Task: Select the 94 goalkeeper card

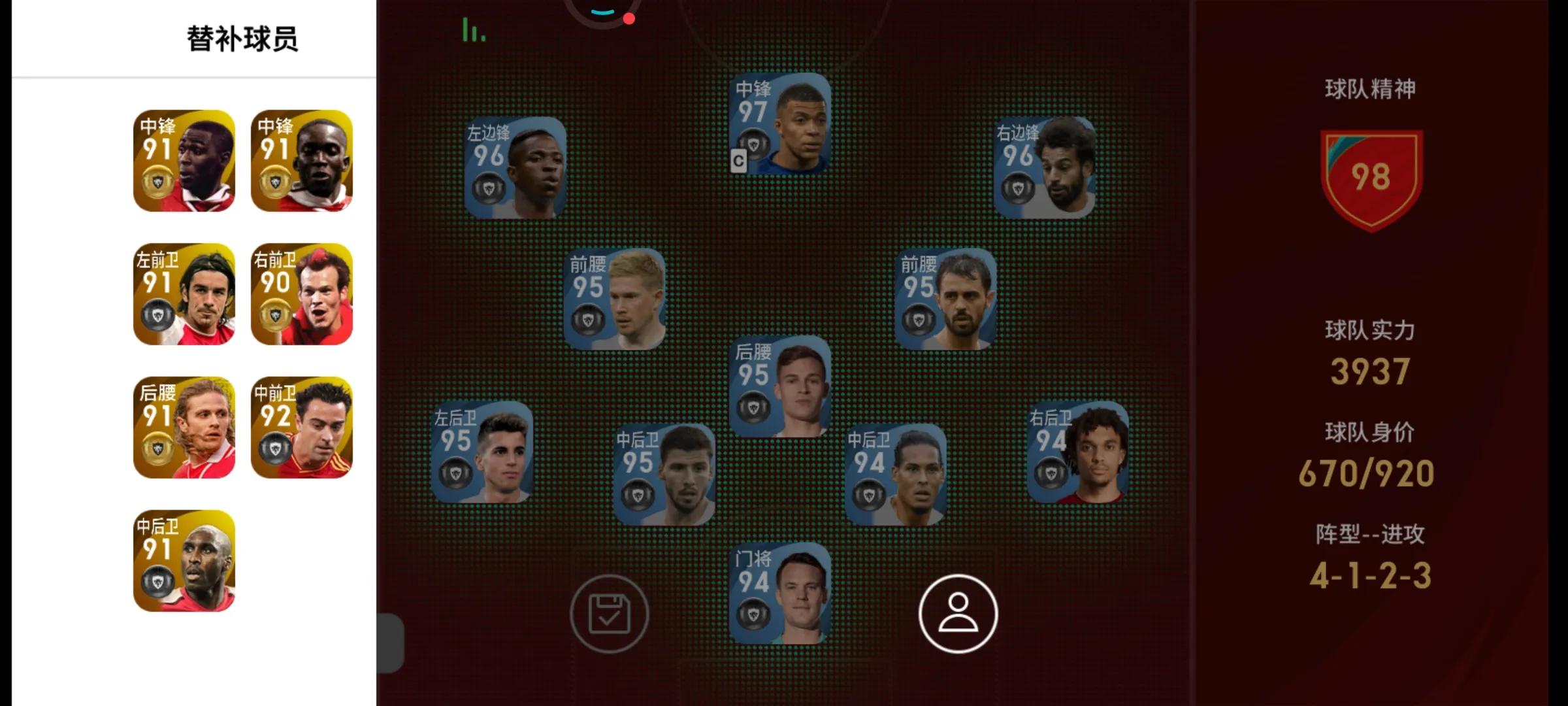Action: 779,593
